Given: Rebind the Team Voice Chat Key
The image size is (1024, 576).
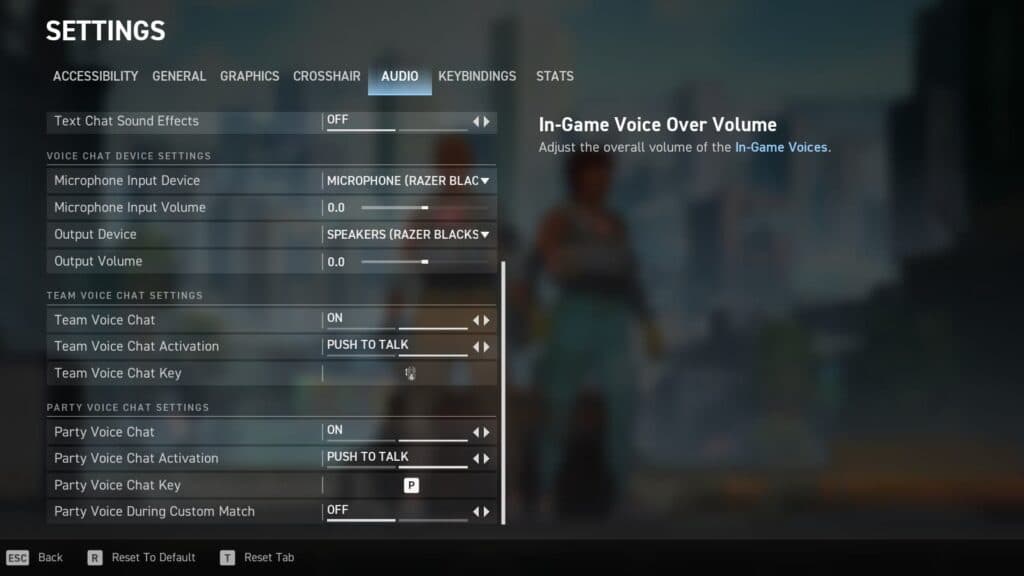Looking at the screenshot, I should 410,373.
